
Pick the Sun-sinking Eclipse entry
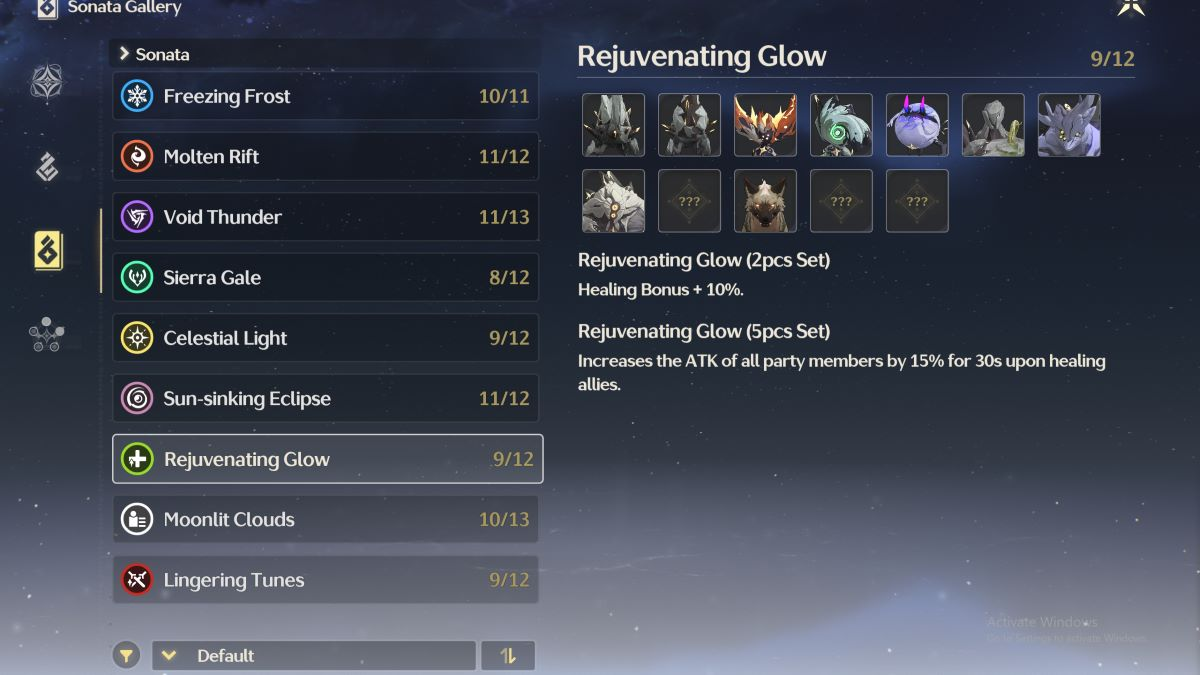(x=325, y=399)
